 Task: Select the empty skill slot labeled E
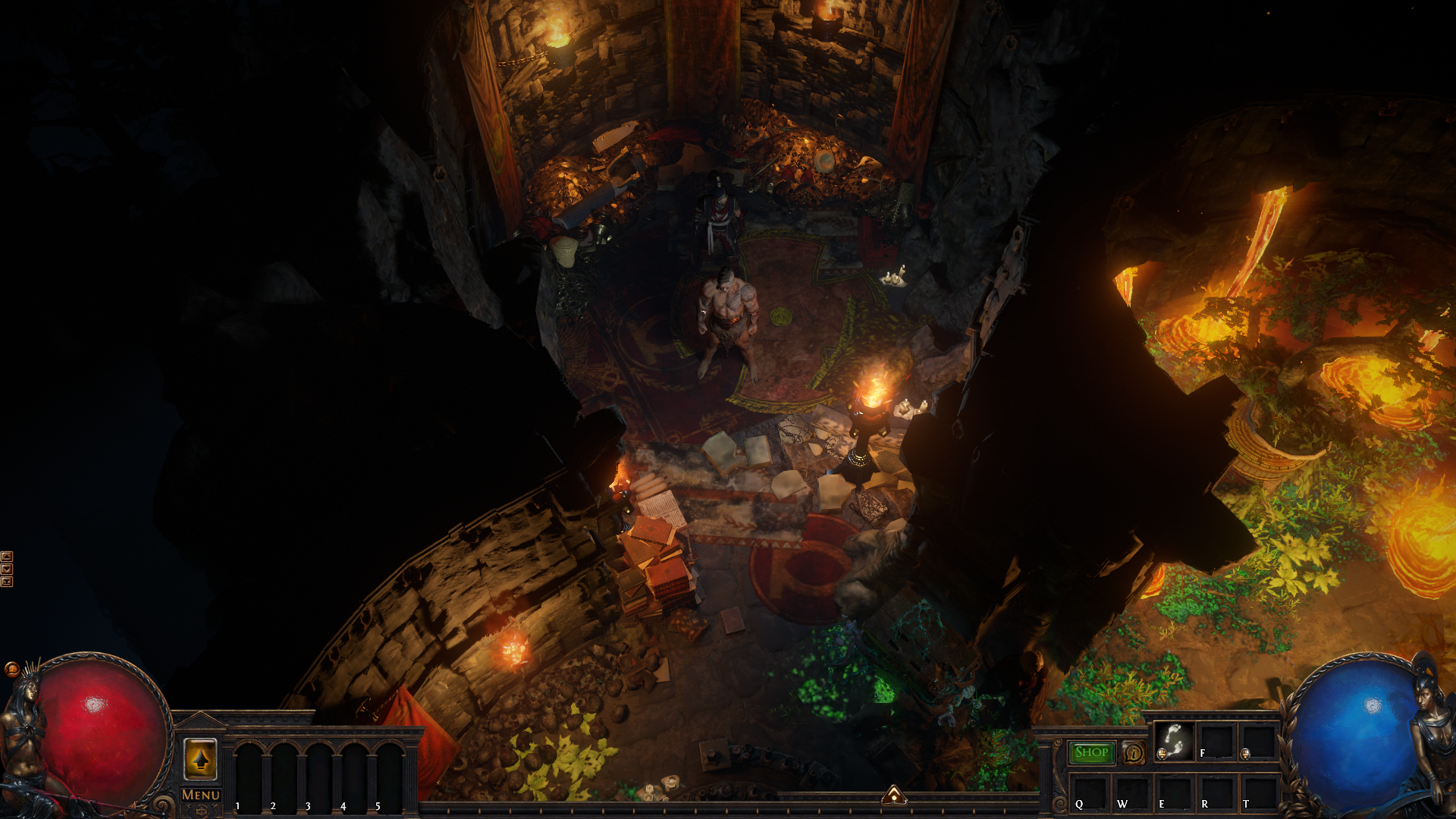(1173, 792)
